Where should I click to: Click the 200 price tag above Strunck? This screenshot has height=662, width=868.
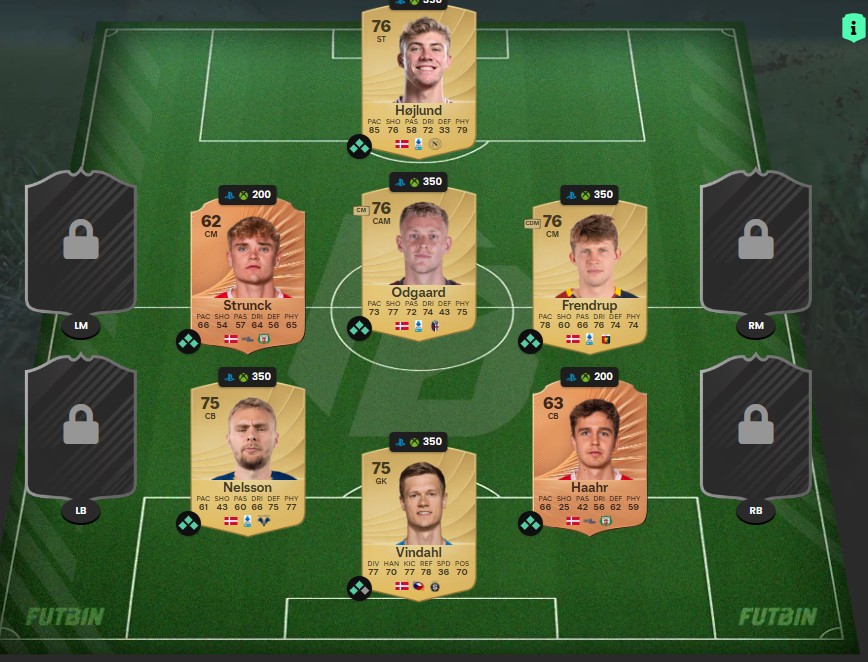pos(248,195)
